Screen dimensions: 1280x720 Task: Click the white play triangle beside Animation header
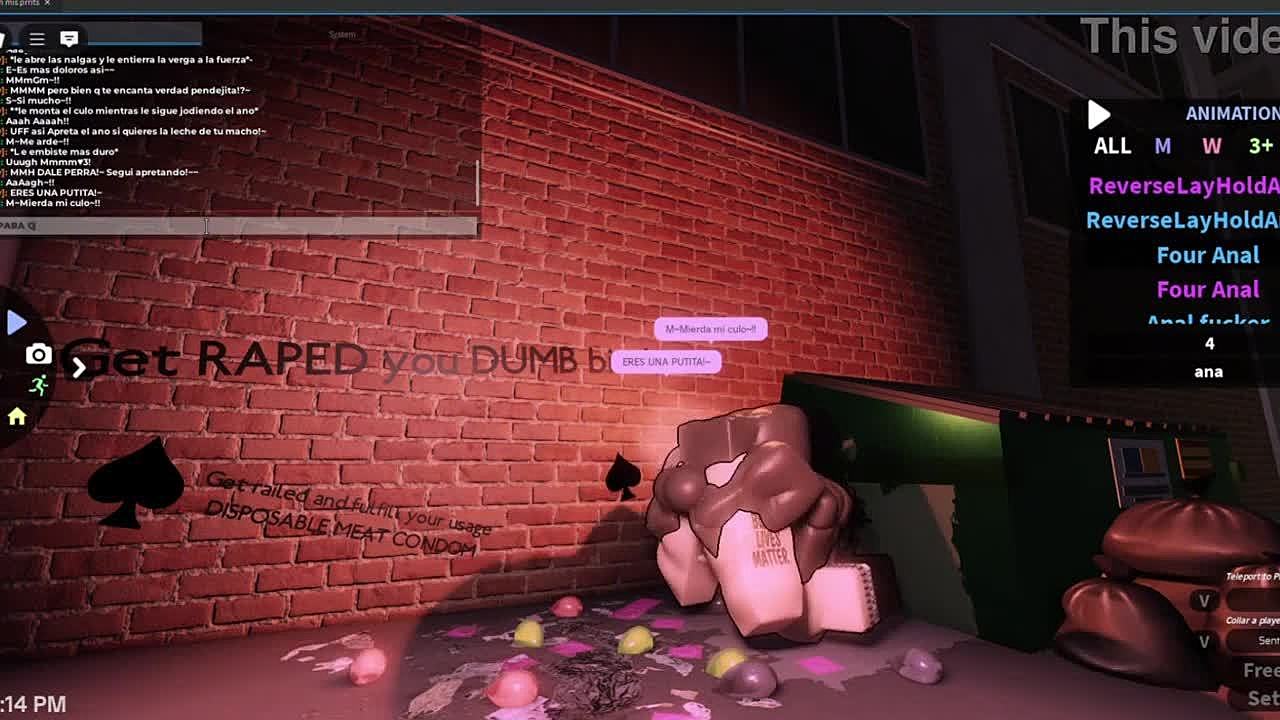click(x=1099, y=115)
